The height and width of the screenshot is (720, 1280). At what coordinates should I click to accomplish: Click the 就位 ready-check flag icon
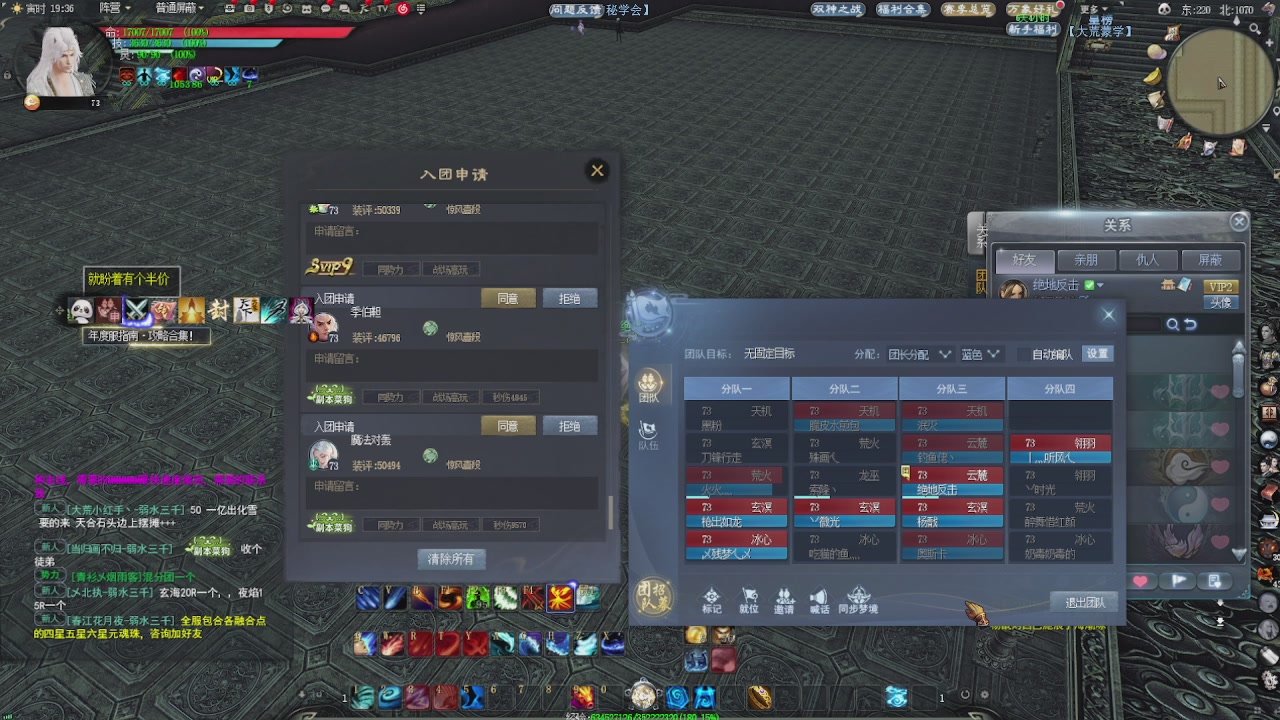[749, 599]
